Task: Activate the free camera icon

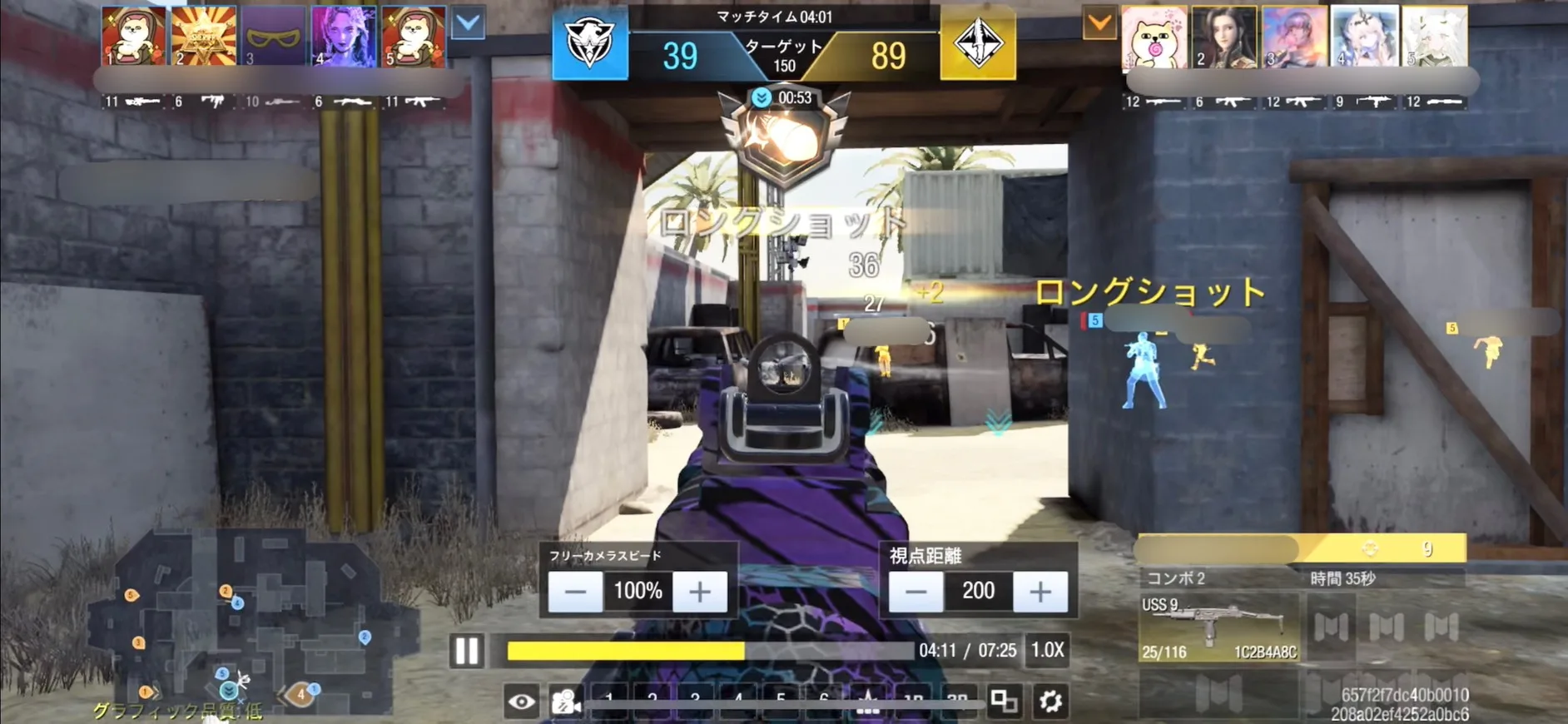Action: point(566,702)
